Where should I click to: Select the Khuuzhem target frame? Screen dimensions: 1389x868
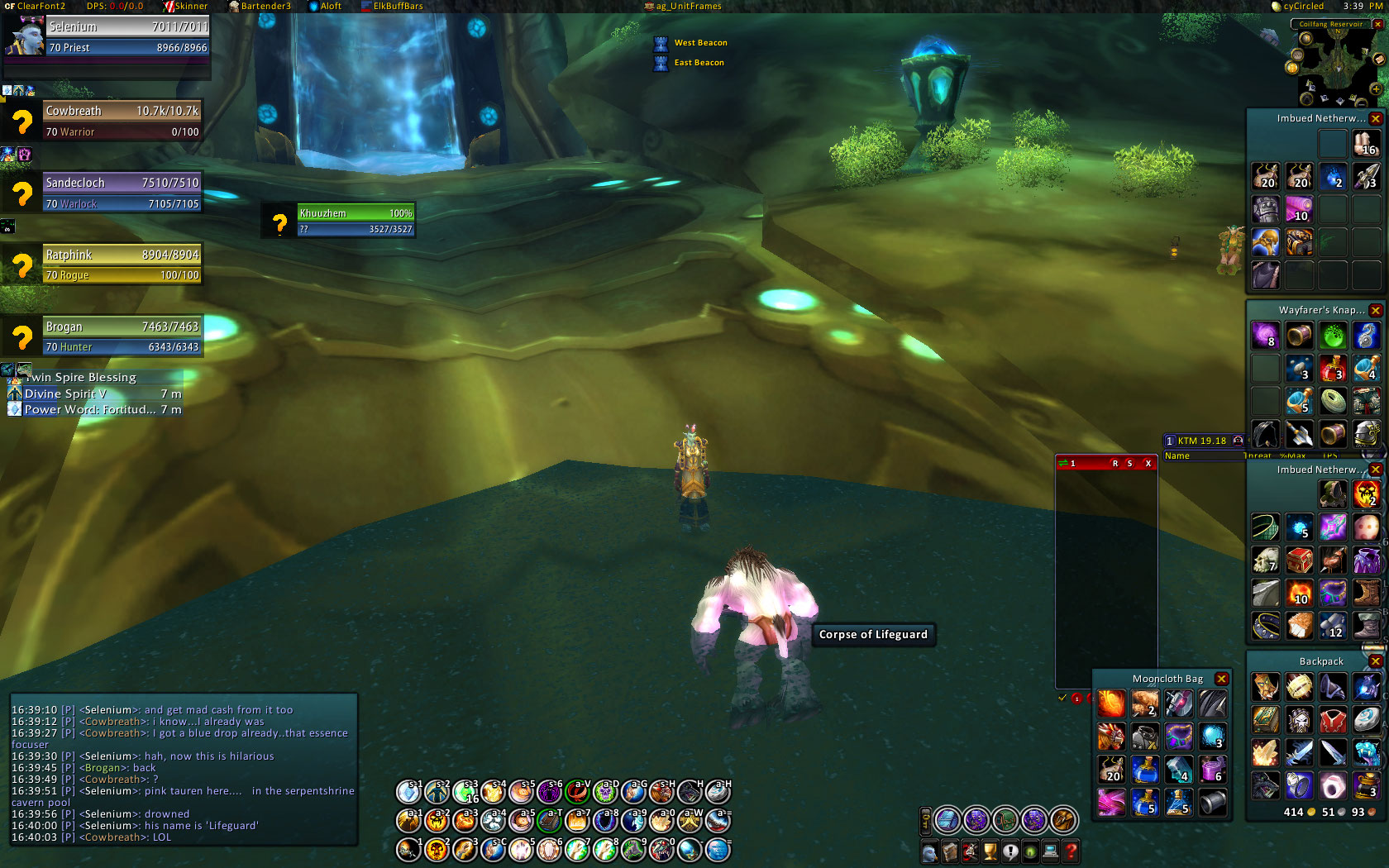356,221
